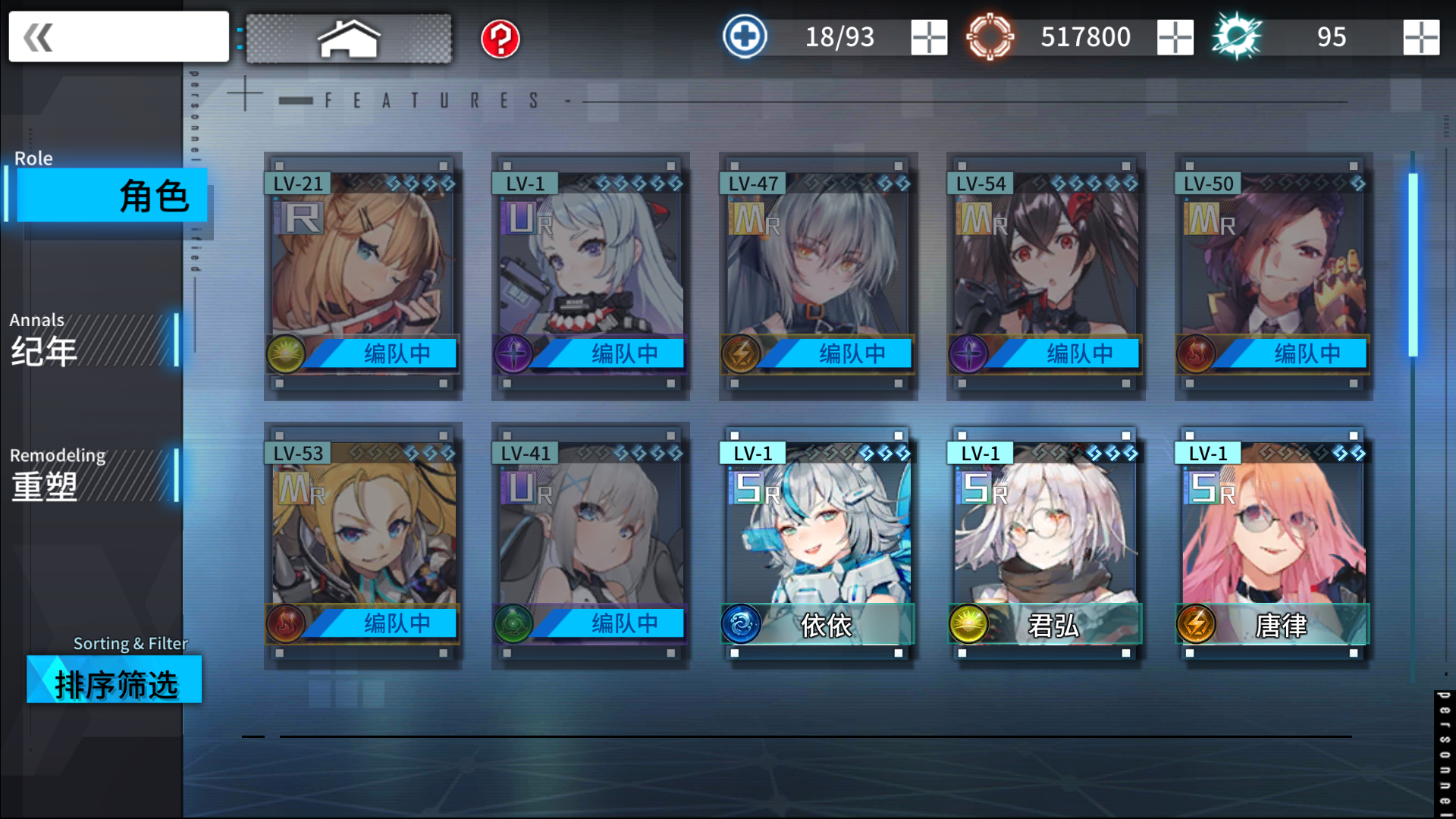1456x819 pixels.
Task: Click the blue element icon on 依依 card
Action: point(742,625)
